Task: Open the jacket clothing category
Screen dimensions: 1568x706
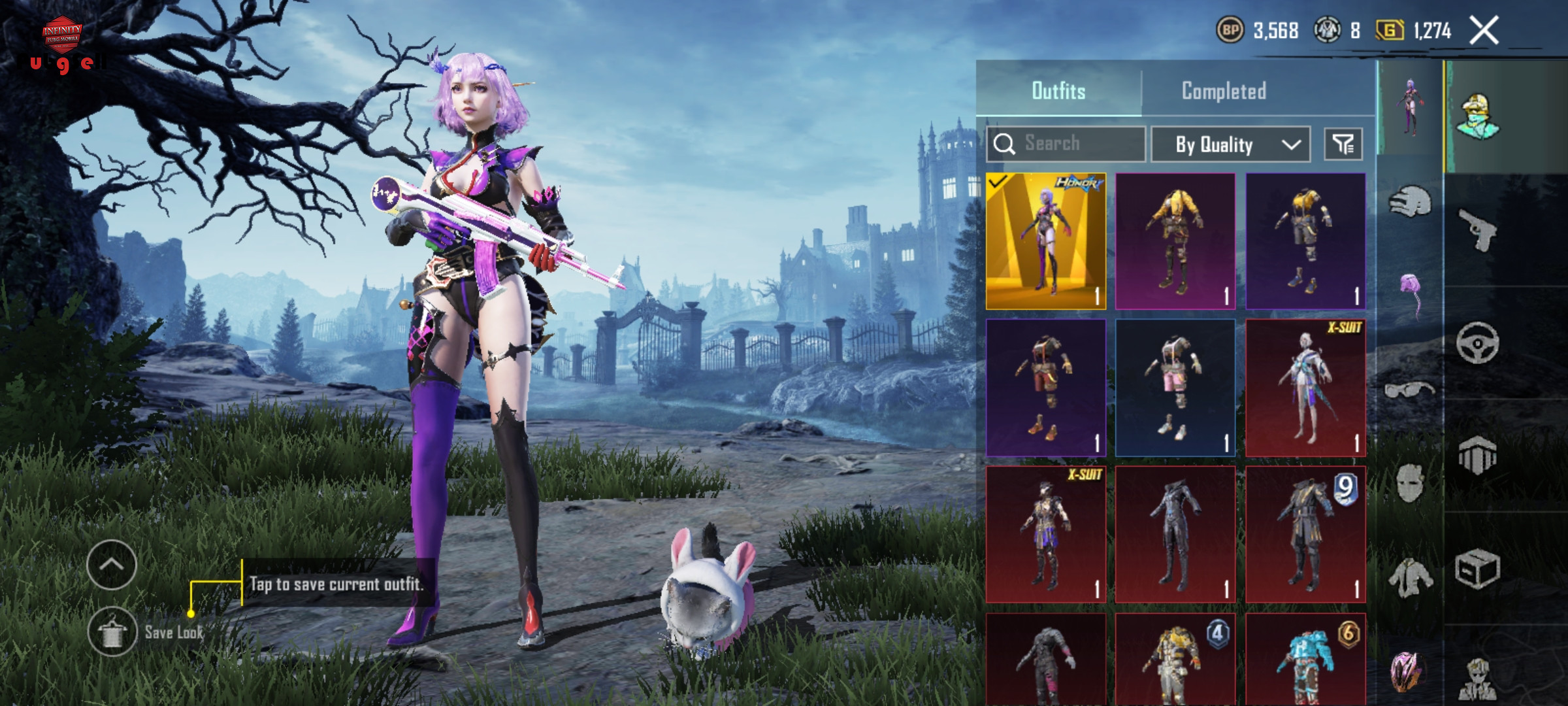Action: pos(1411,578)
